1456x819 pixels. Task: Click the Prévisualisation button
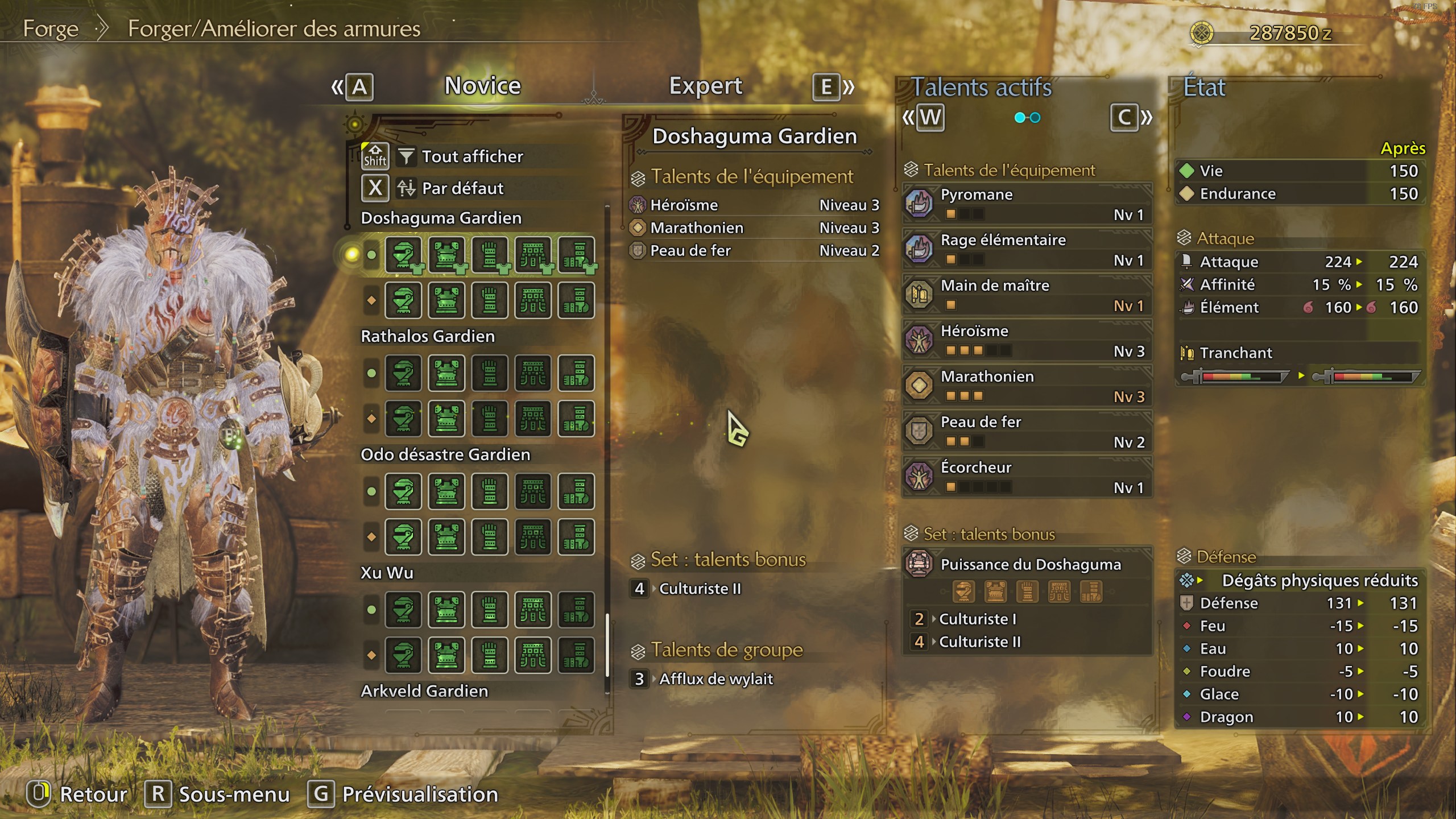418,794
